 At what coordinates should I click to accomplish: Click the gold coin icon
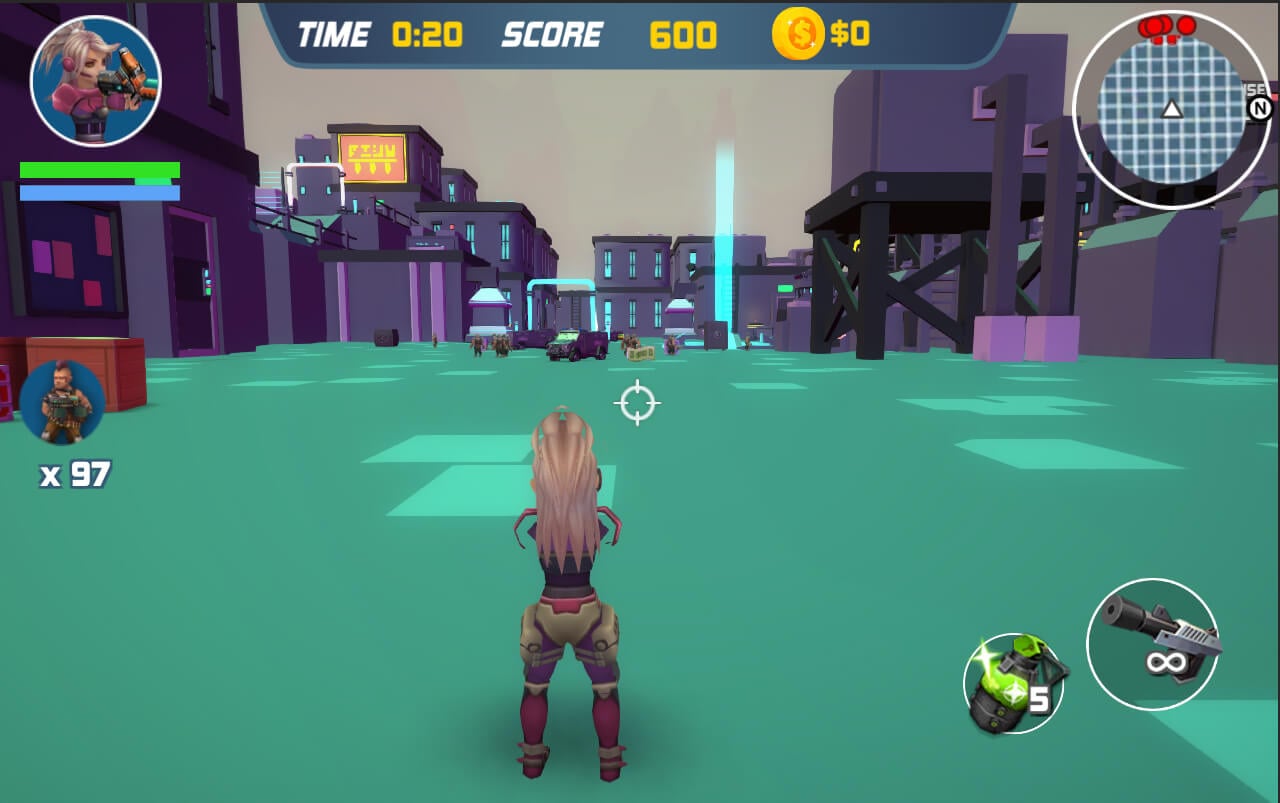(797, 34)
